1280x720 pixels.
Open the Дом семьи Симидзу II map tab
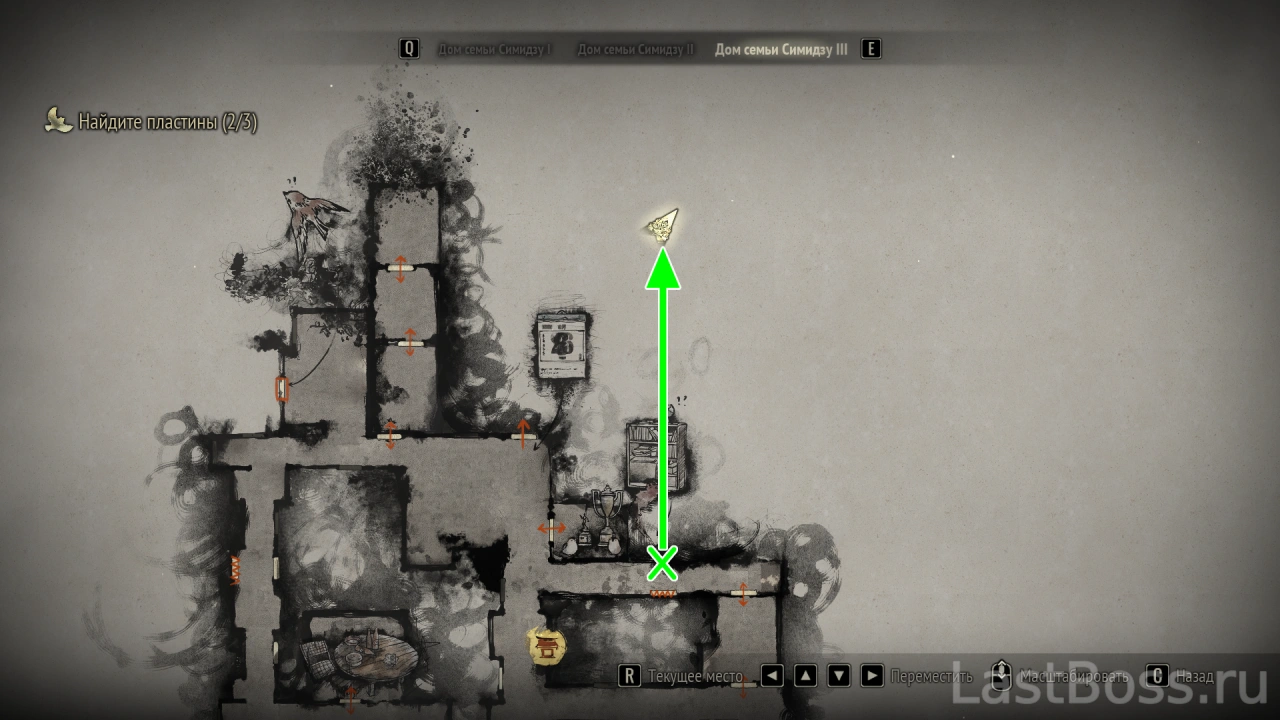tap(635, 49)
